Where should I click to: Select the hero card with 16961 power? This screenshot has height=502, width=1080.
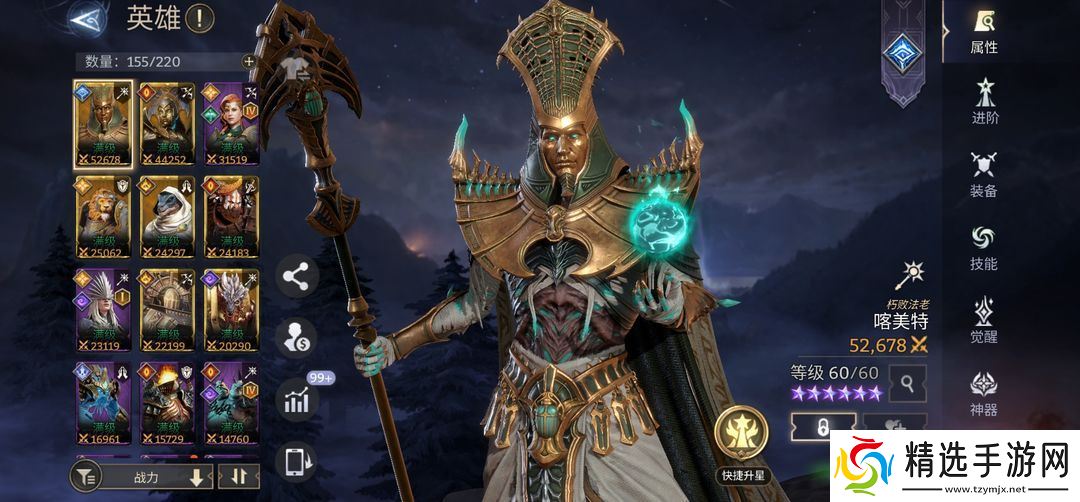[104, 403]
